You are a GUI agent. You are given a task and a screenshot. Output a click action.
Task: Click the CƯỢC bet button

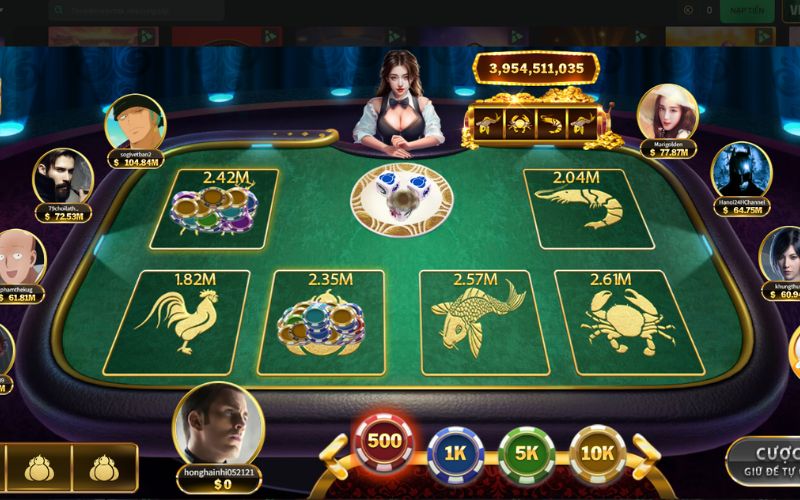click(766, 458)
